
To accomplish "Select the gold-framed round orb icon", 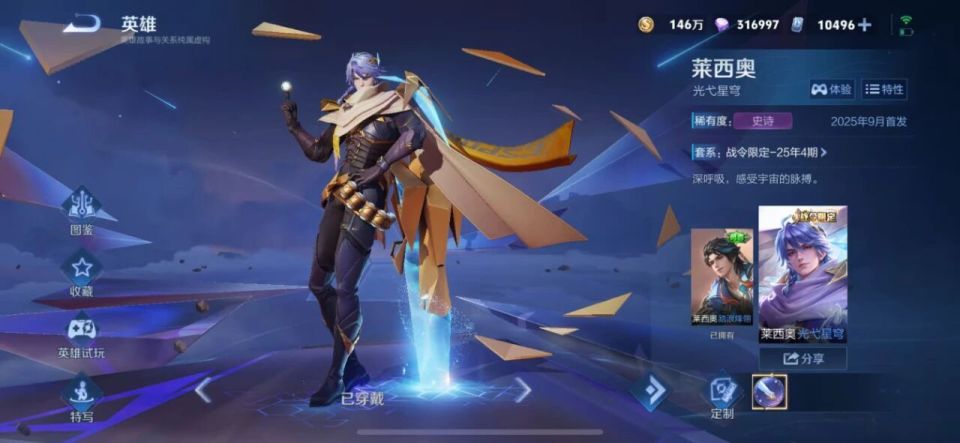I will (x=769, y=391).
